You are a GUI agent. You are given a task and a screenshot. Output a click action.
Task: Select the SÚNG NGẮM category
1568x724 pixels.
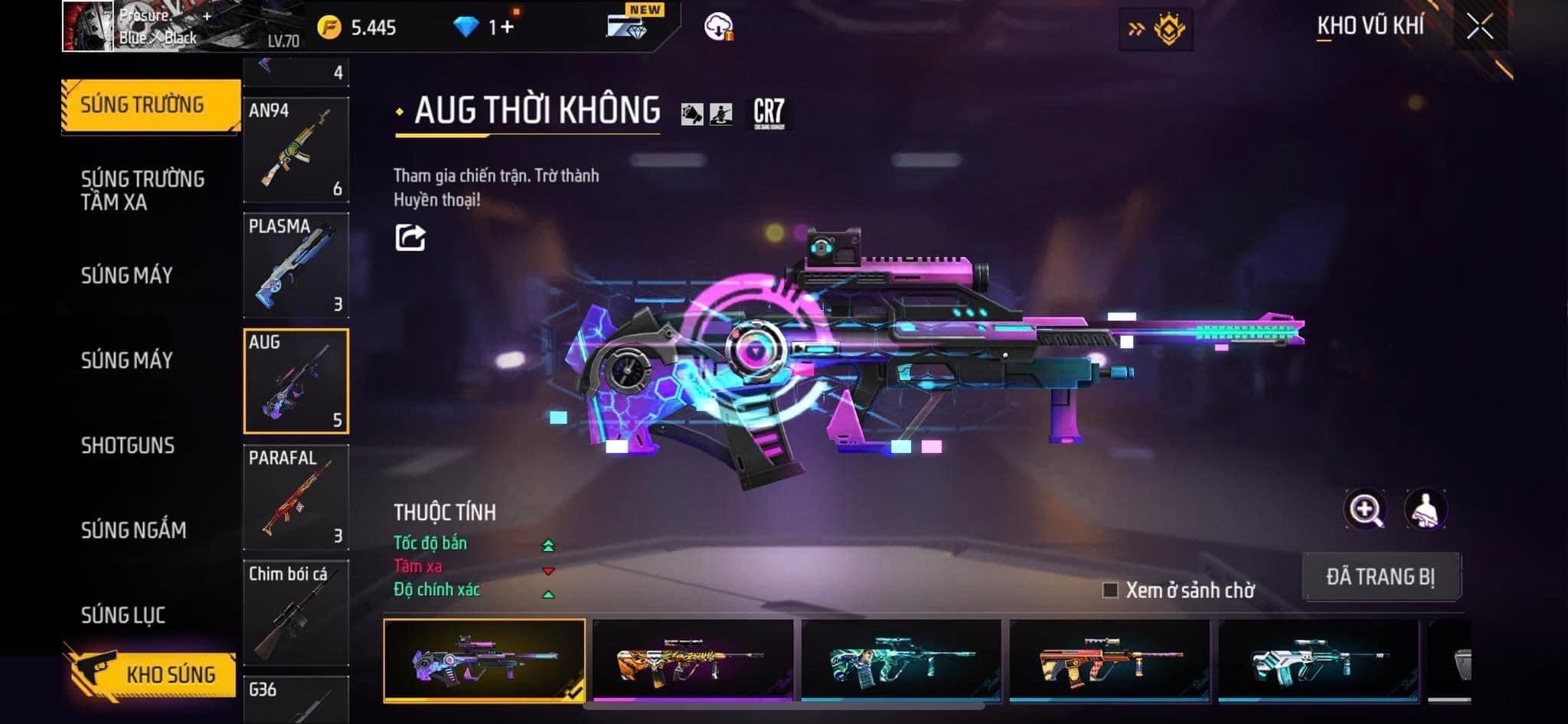(133, 530)
